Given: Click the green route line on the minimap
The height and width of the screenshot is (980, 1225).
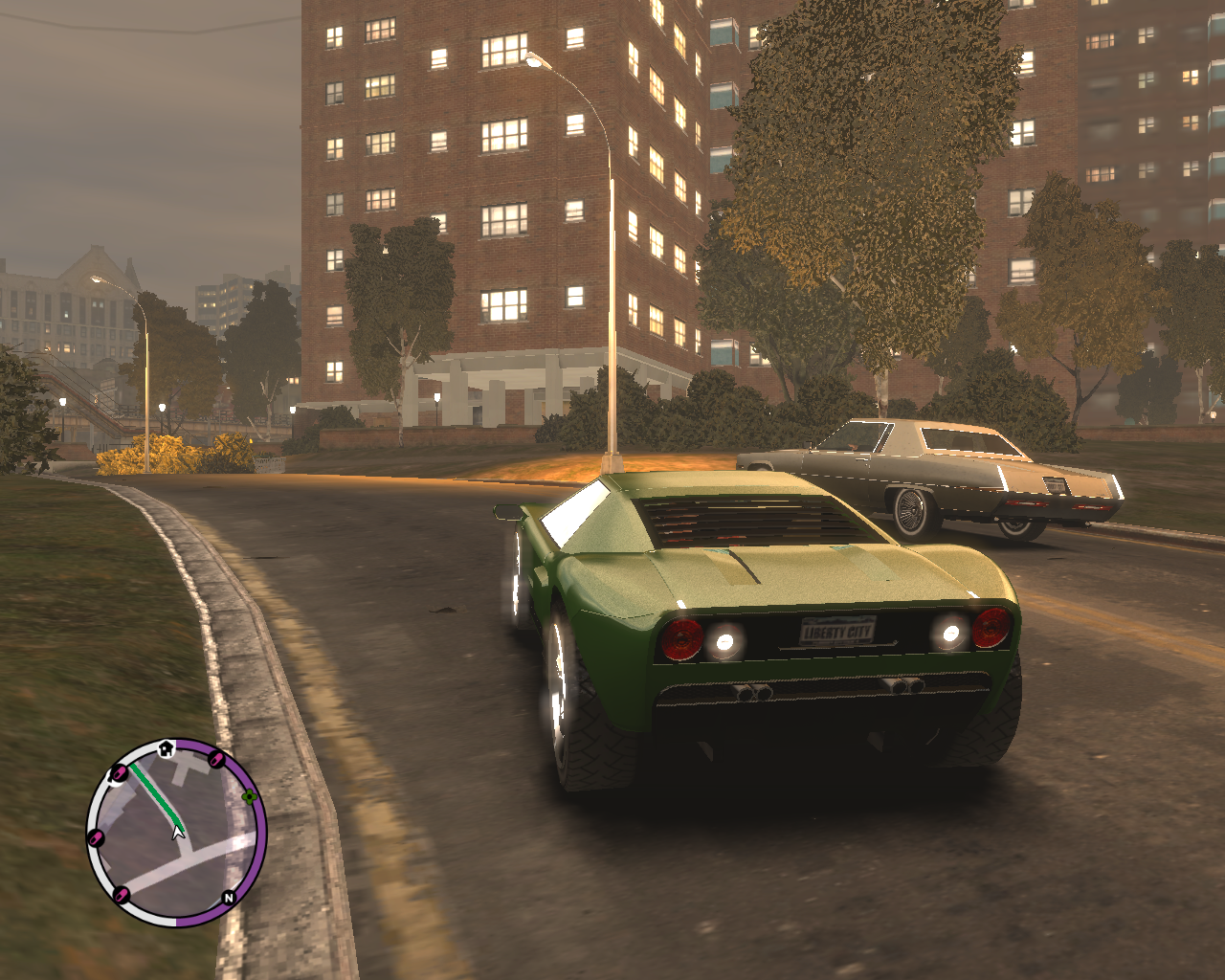Looking at the screenshot, I should [156, 793].
